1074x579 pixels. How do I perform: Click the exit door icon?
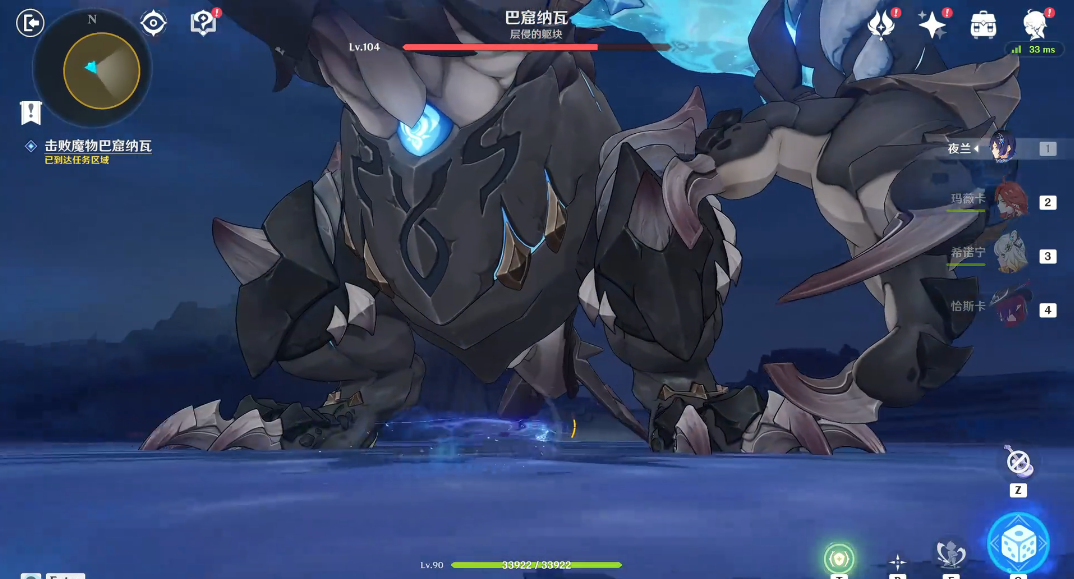click(30, 22)
